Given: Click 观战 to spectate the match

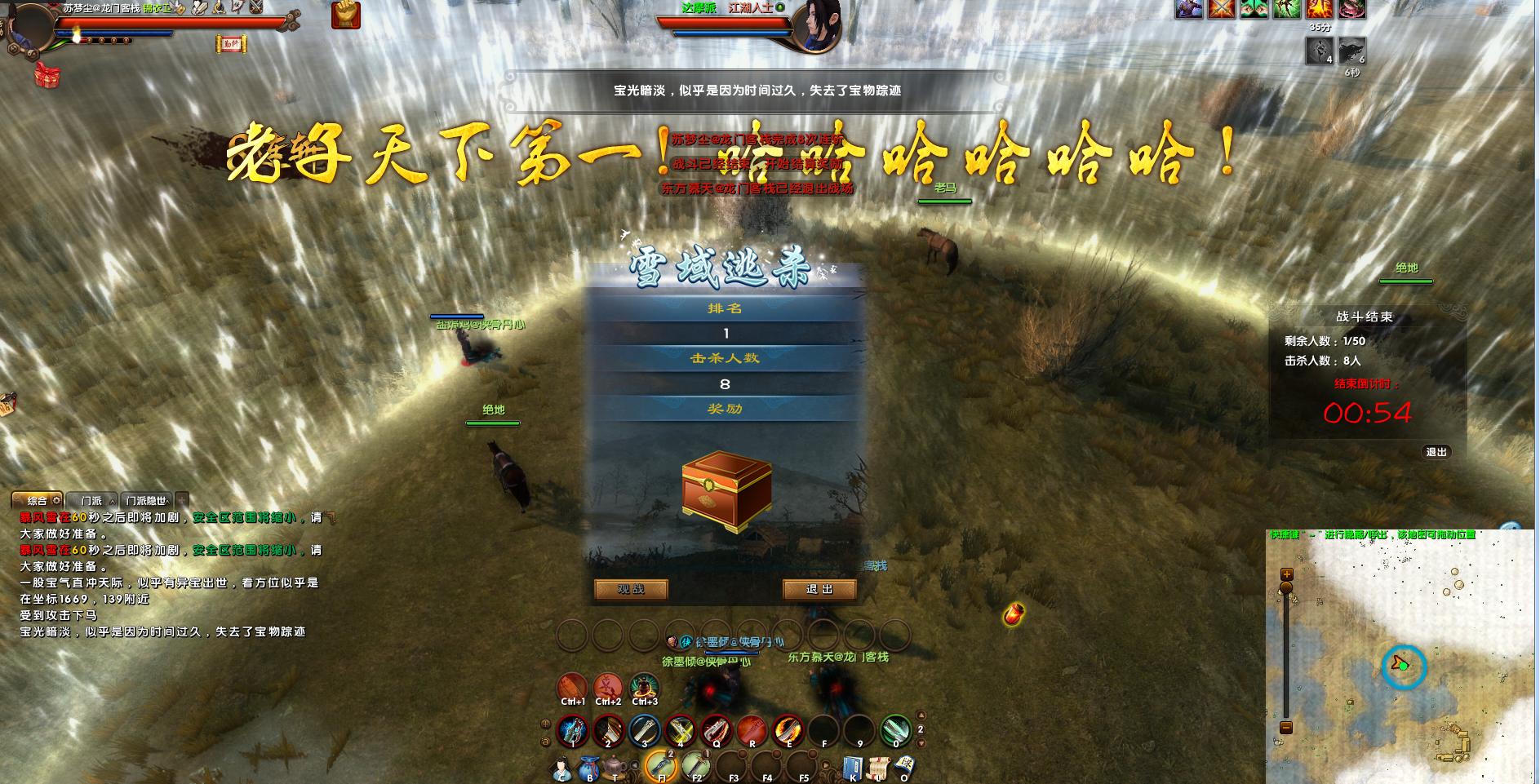Looking at the screenshot, I should click(x=631, y=589).
